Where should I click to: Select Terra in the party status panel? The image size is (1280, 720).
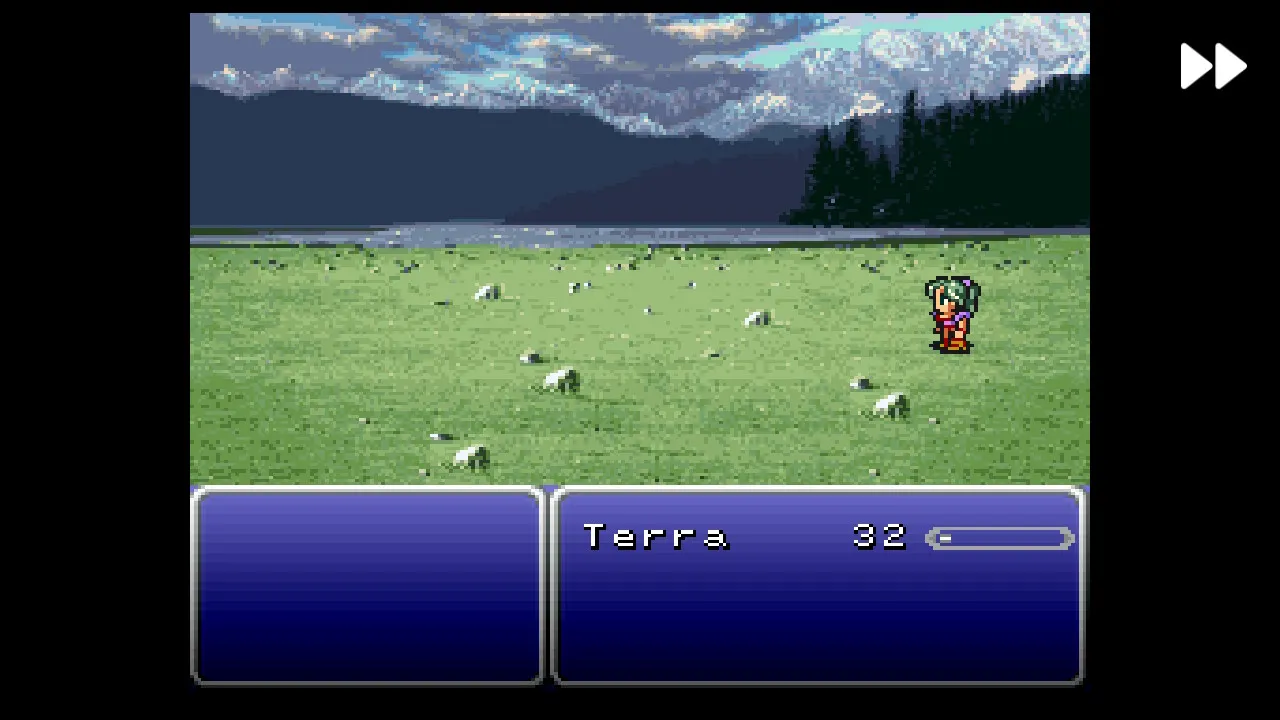coord(656,537)
